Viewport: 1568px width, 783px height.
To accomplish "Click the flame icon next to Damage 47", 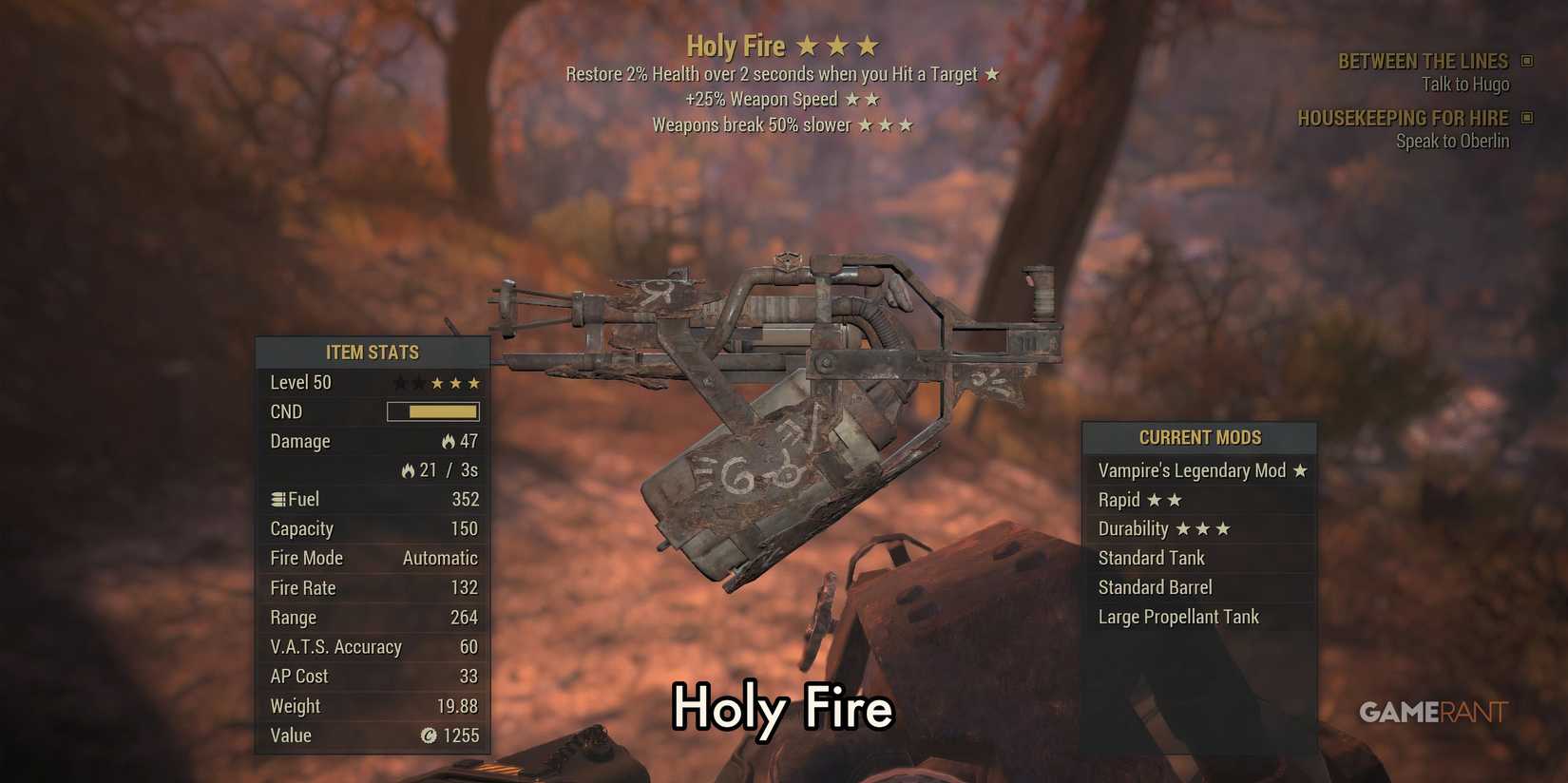I will point(448,441).
